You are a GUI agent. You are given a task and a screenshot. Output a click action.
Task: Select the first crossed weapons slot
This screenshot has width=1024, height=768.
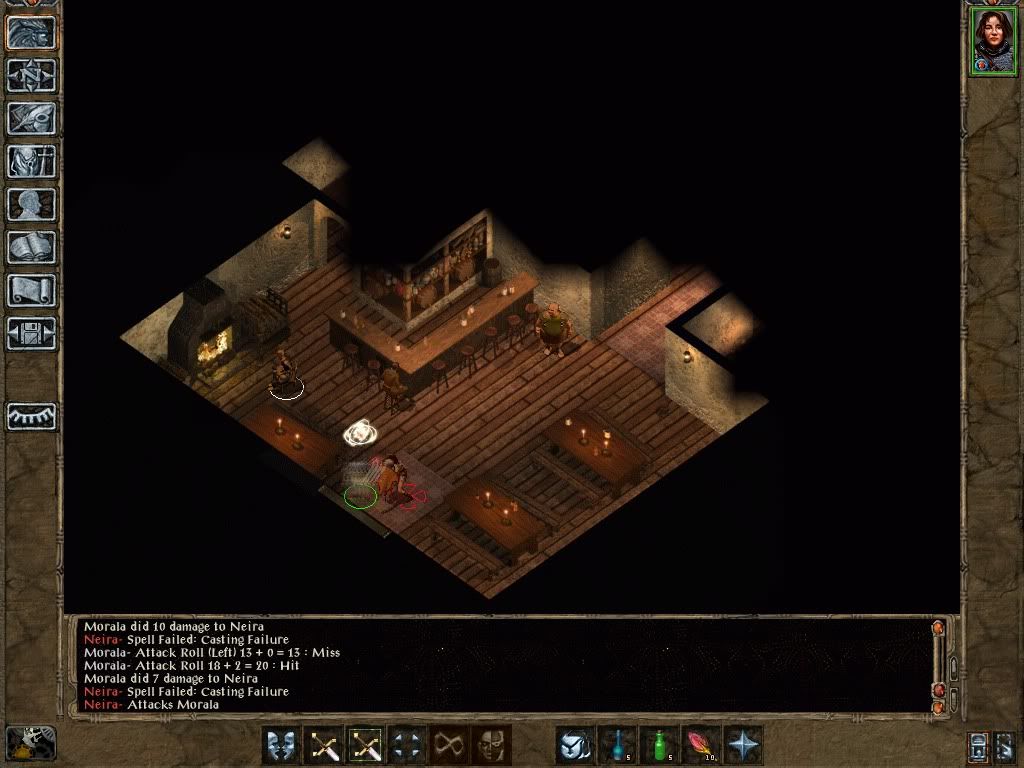(325, 745)
